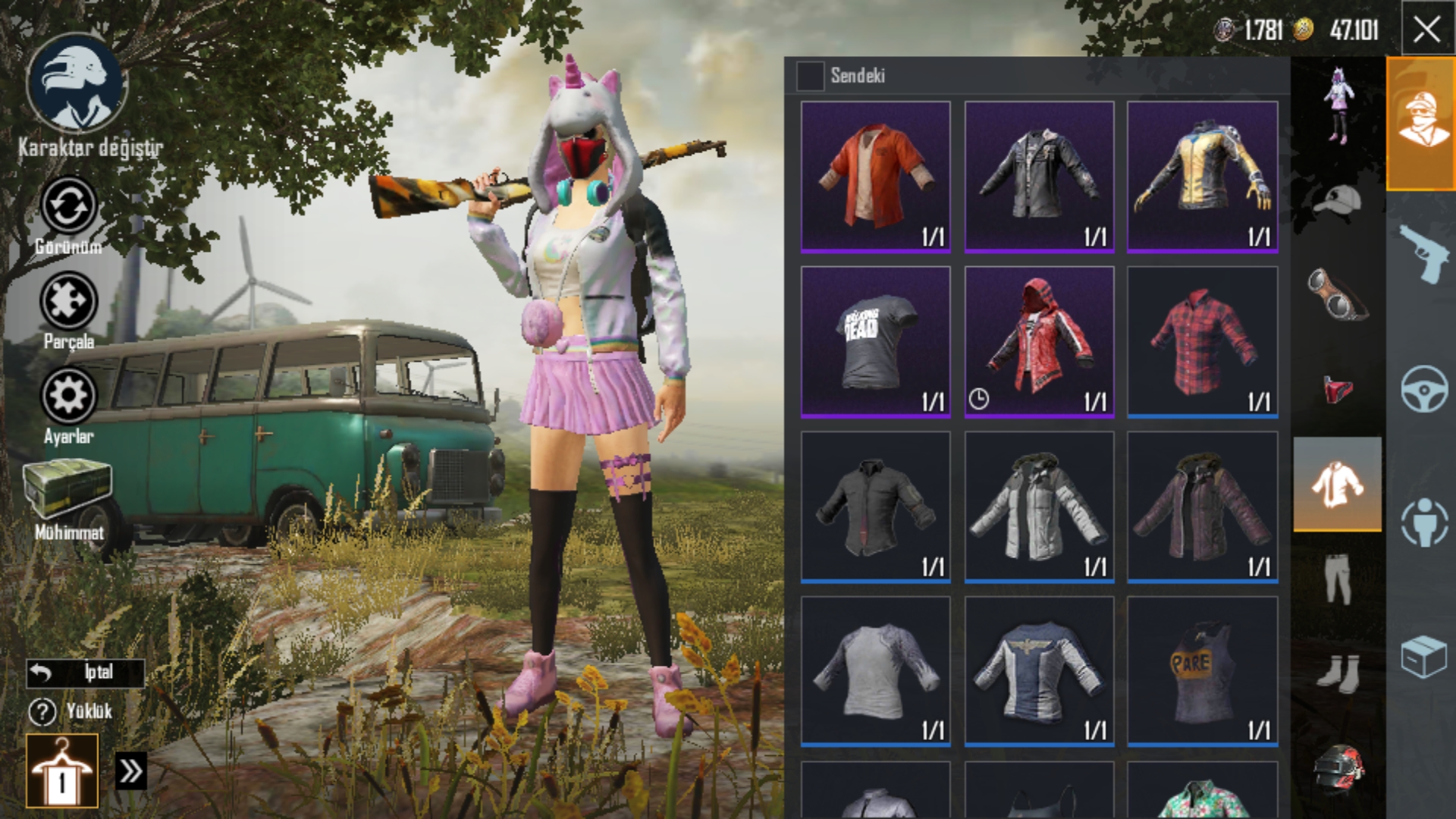Select the yellow and black jacket
Image resolution: width=1456 pixels, height=819 pixels.
pos(1202,177)
